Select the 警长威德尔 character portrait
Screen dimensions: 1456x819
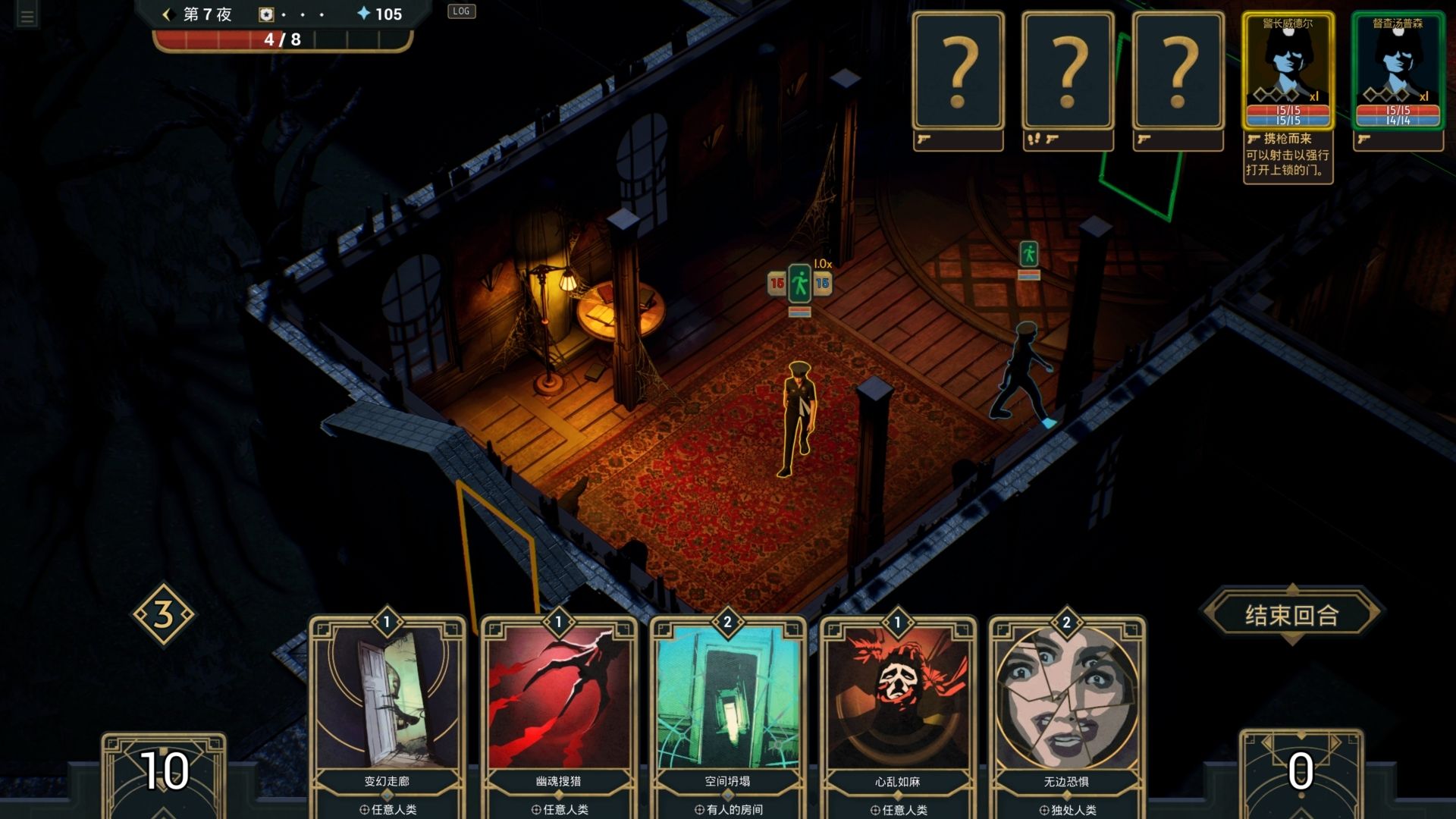click(x=1288, y=71)
